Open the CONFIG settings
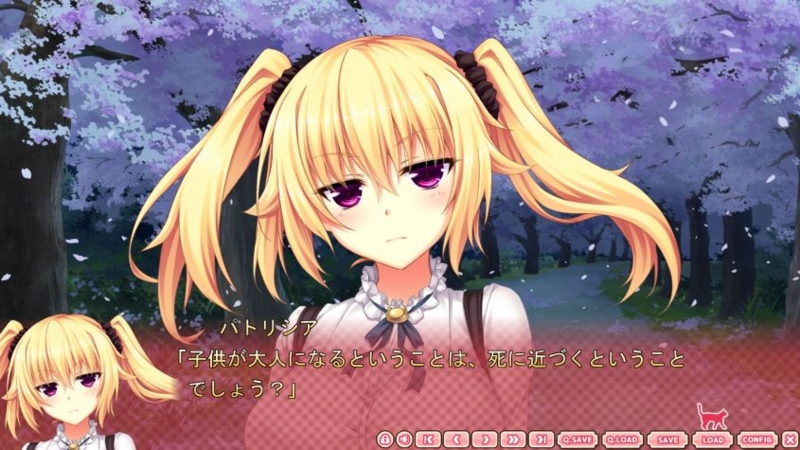 point(758,439)
